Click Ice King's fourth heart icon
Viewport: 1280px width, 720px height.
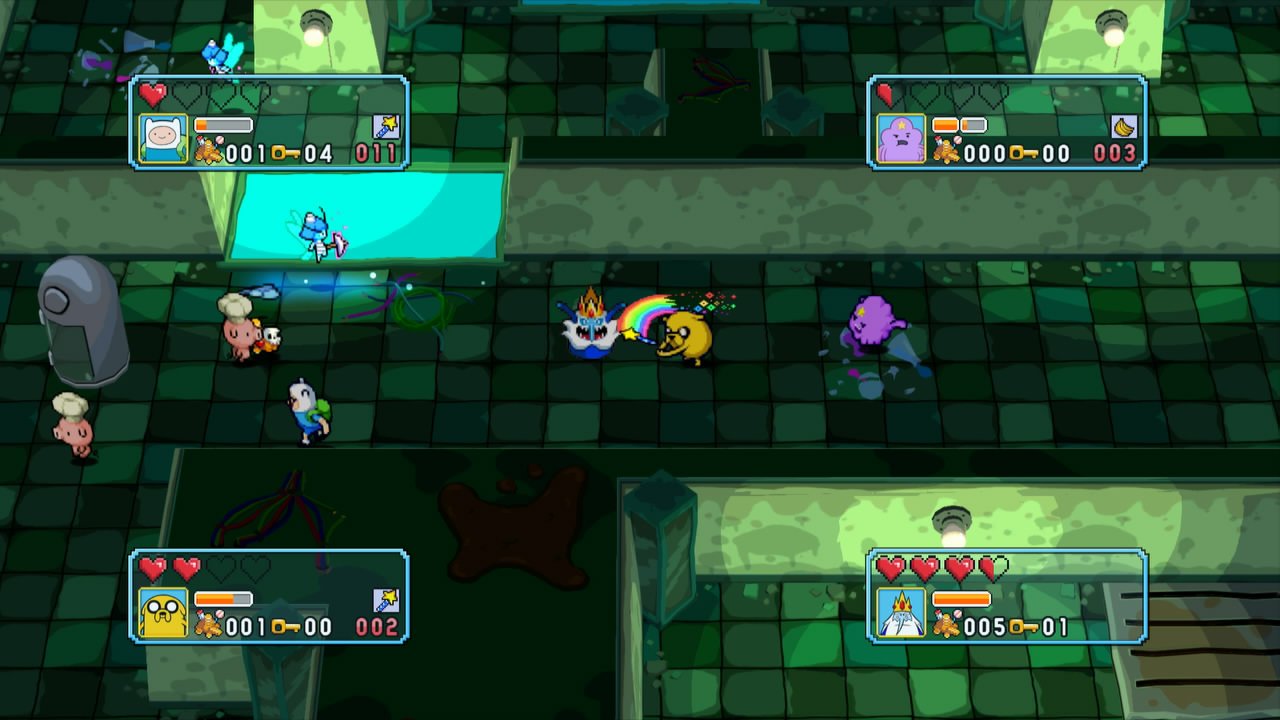[x=993, y=568]
